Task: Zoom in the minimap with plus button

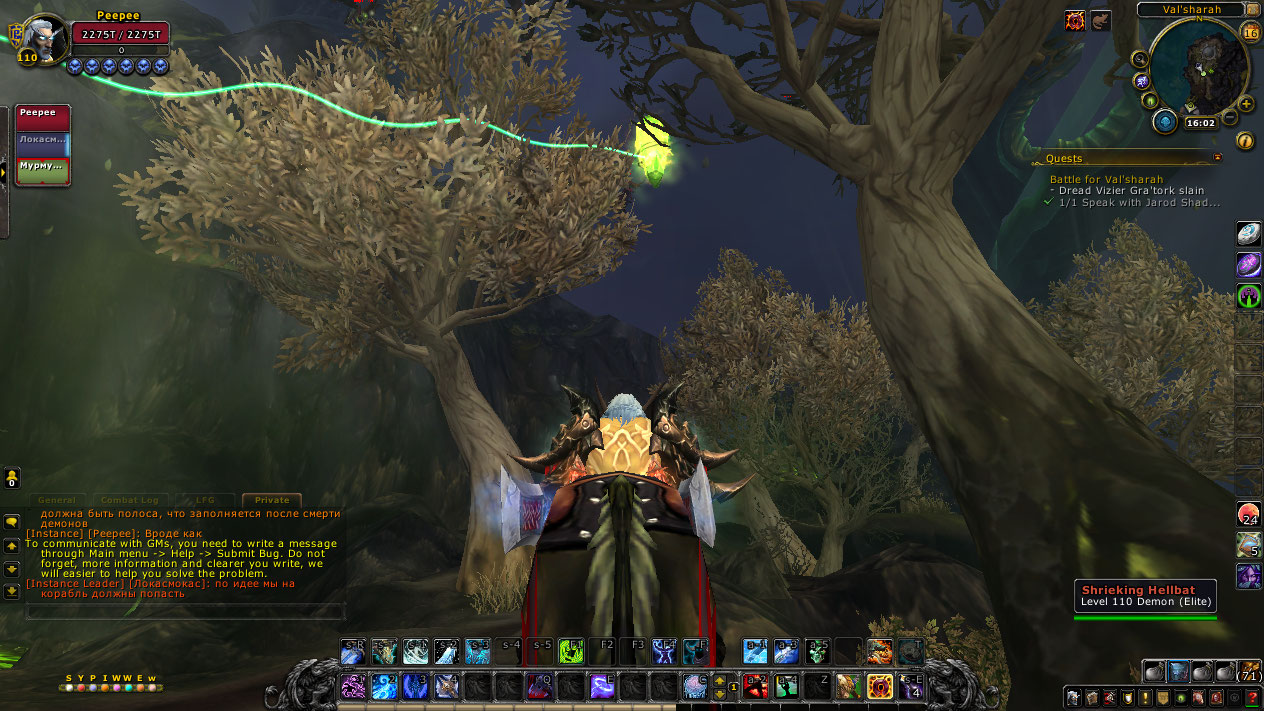Action: pos(1246,103)
